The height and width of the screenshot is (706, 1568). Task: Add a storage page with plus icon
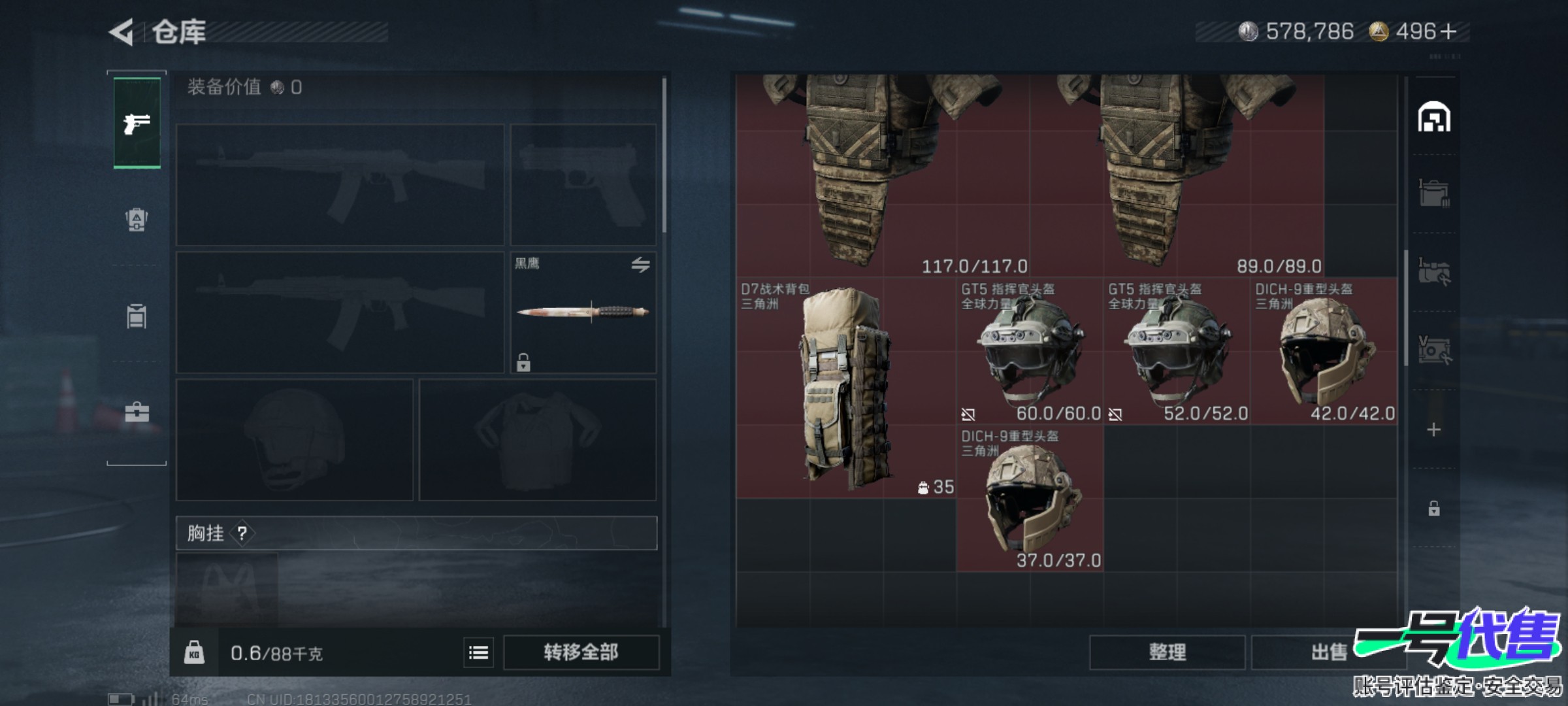click(x=1433, y=430)
